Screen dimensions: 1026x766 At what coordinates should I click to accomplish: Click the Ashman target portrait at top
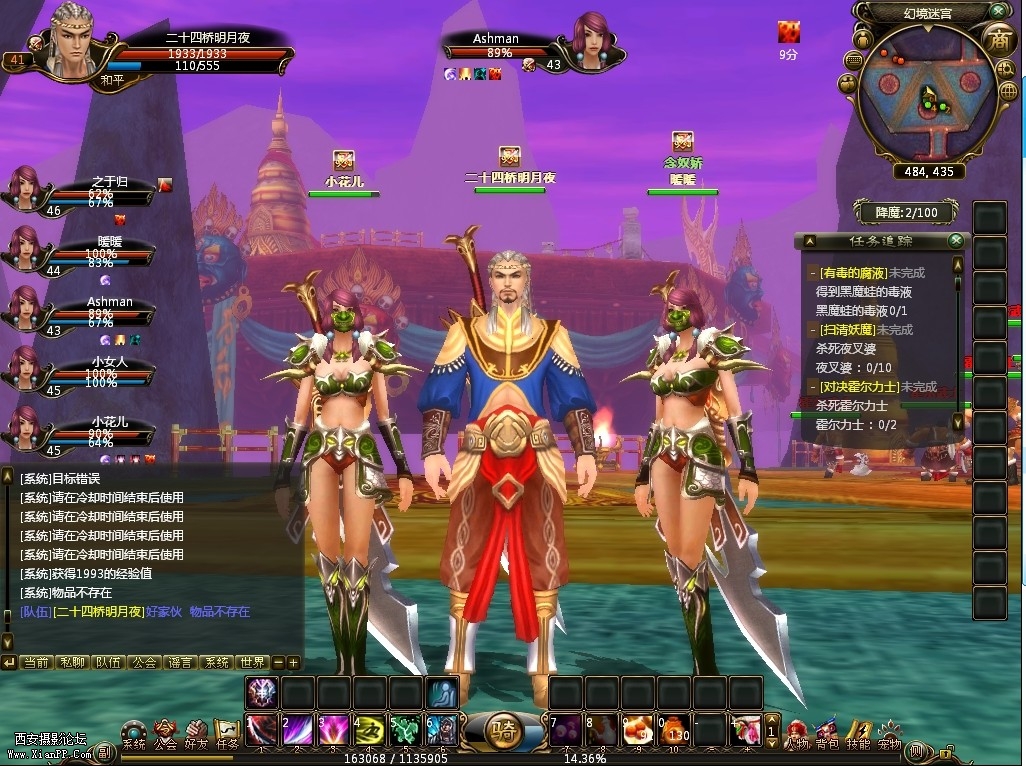[595, 42]
